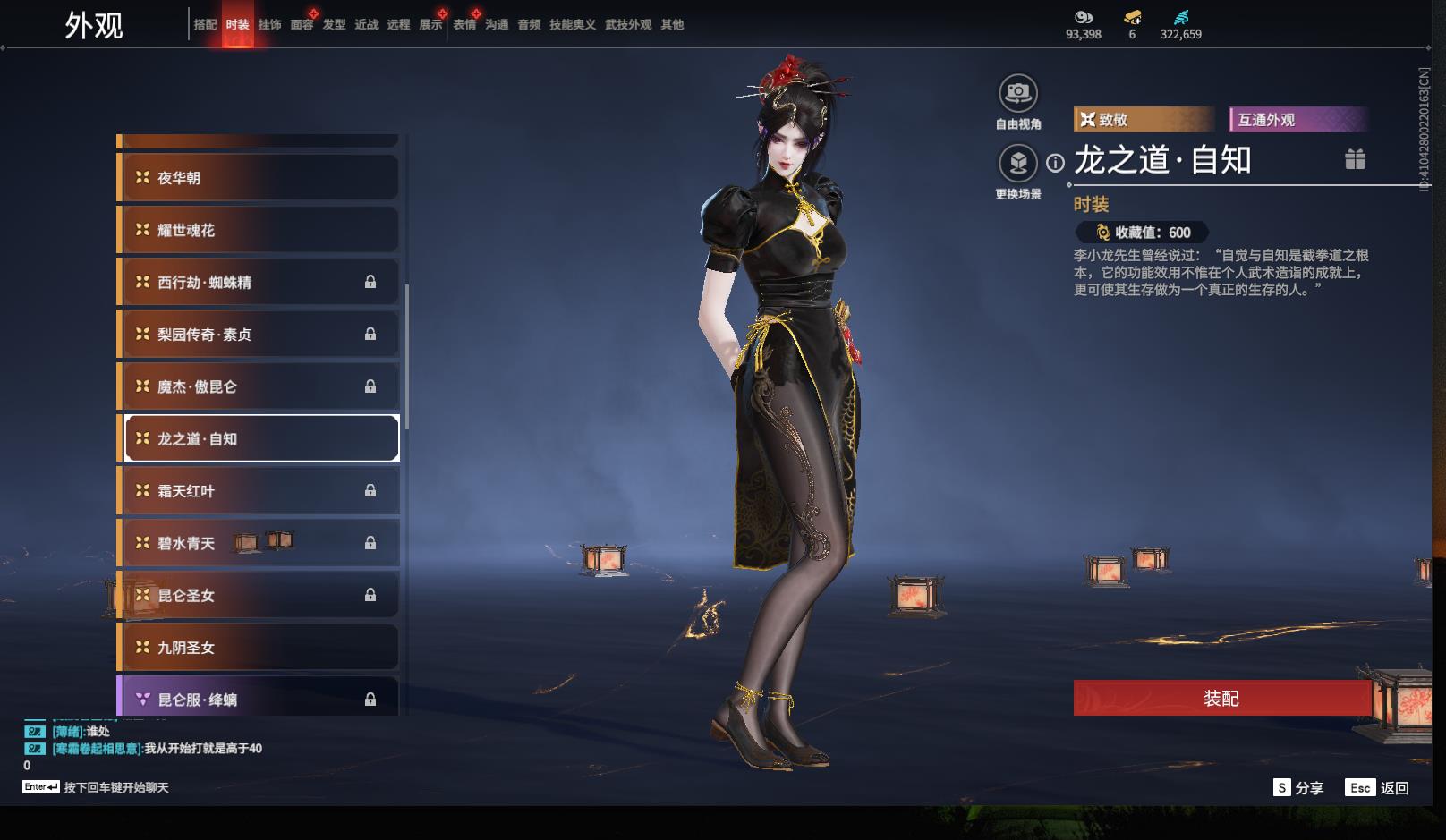This screenshot has width=1446, height=840.
Task: Open the 挂饰 tab
Action: (x=269, y=25)
